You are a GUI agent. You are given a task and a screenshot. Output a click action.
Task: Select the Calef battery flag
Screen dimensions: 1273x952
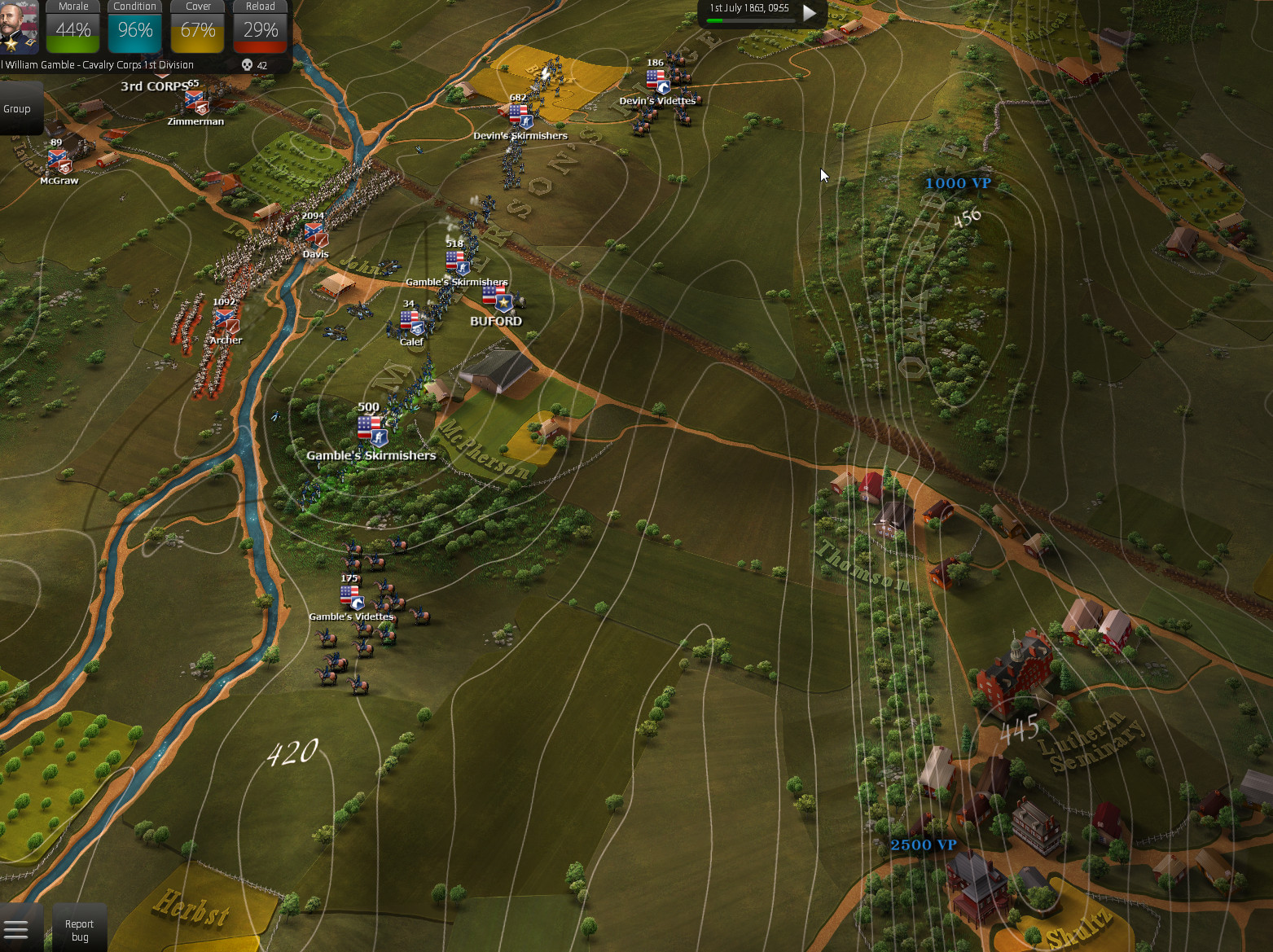412,323
